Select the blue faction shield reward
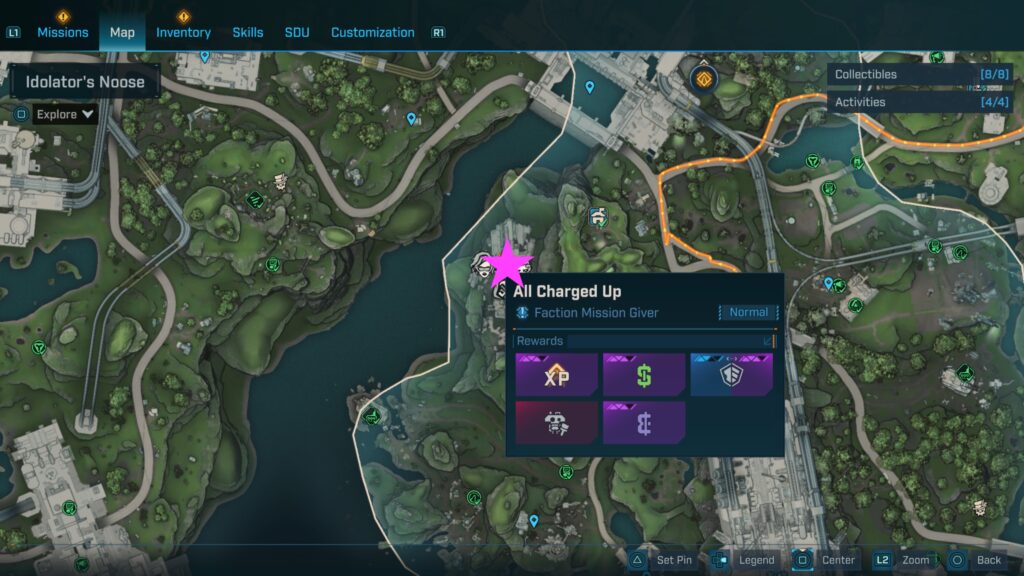The height and width of the screenshot is (576, 1024). tap(731, 374)
